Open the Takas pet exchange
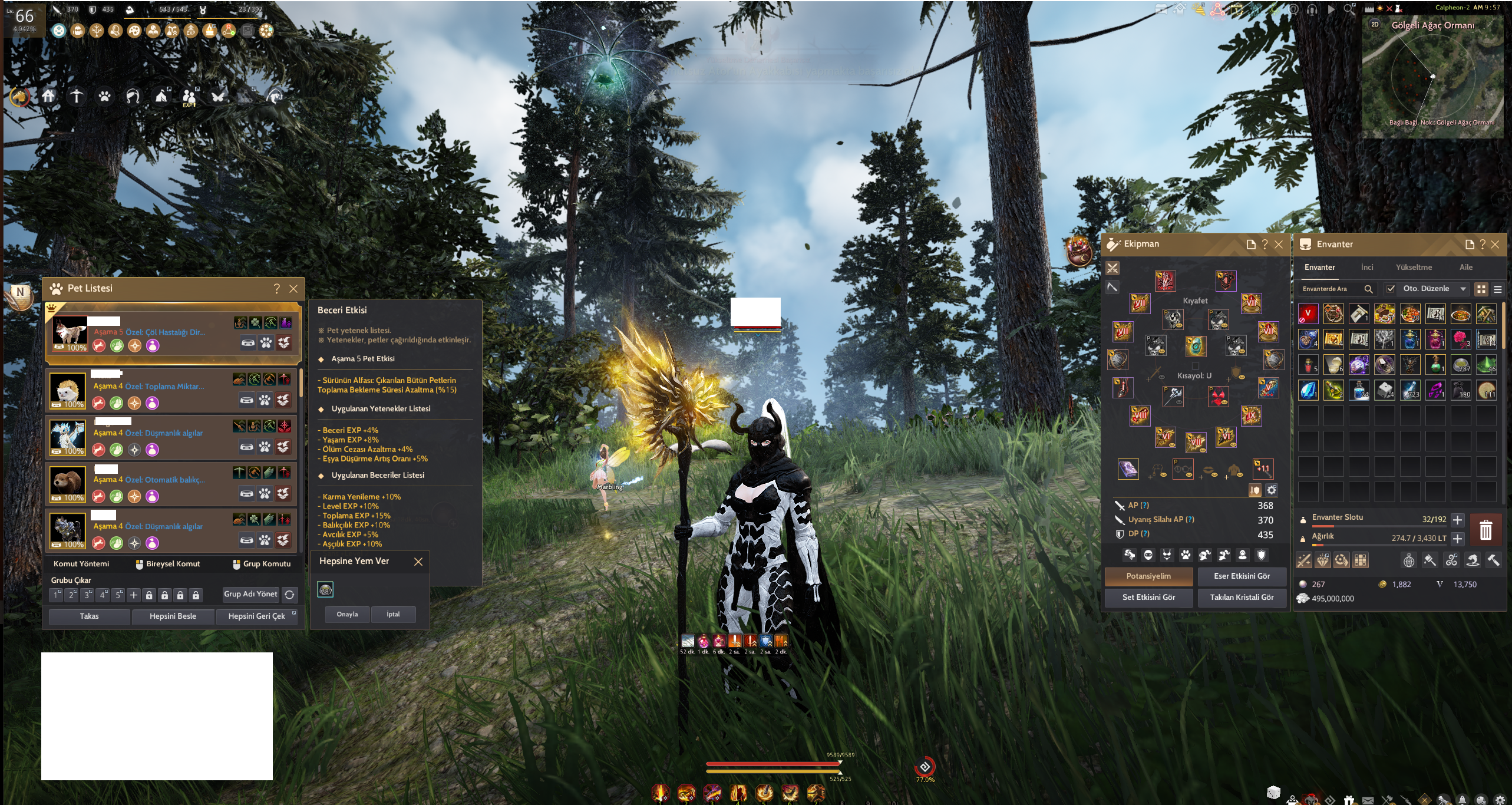The image size is (1512, 805). 89,616
